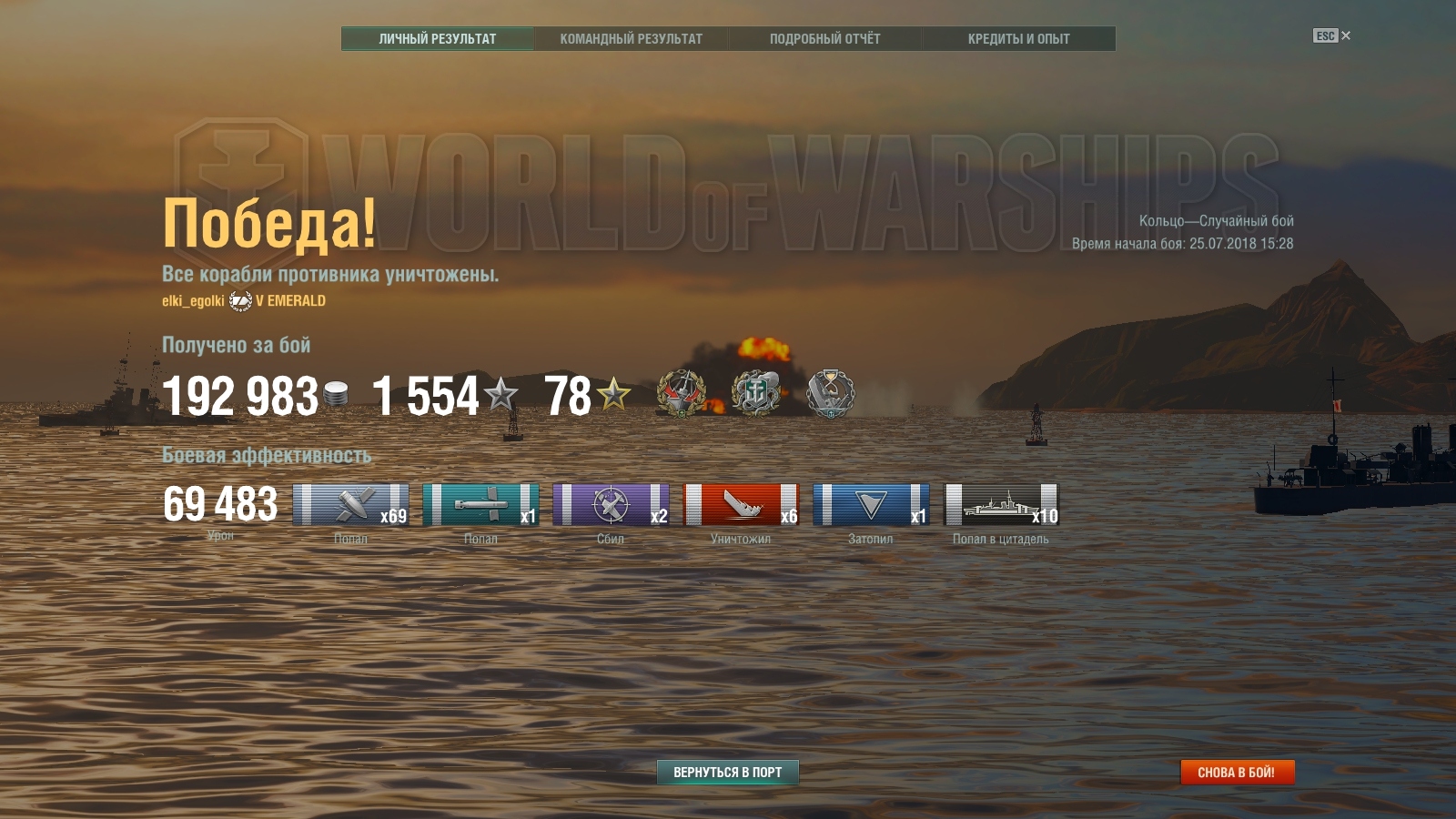Switch to the Личный результат tab
1456x819 pixels.
pos(438,38)
